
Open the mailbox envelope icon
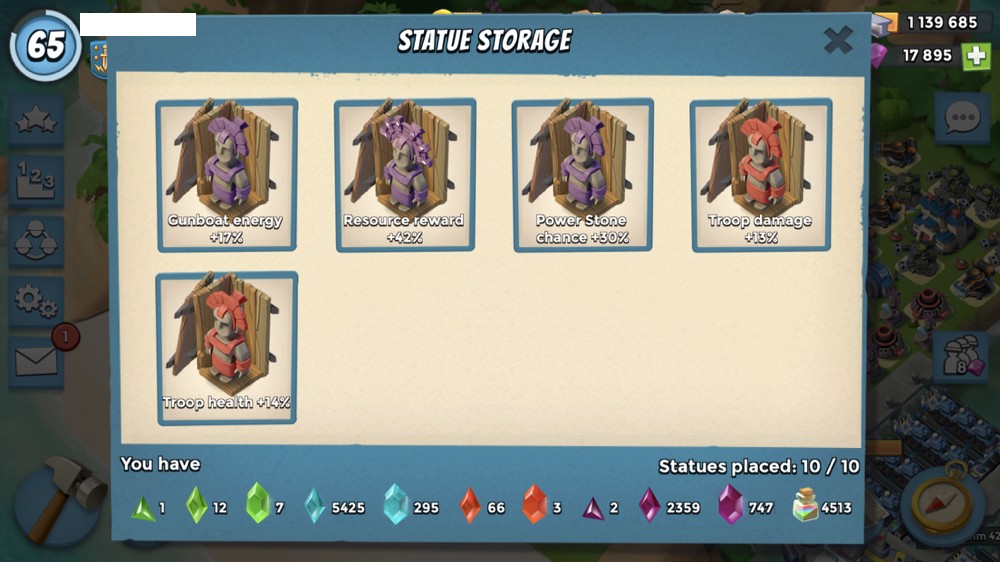(x=36, y=360)
